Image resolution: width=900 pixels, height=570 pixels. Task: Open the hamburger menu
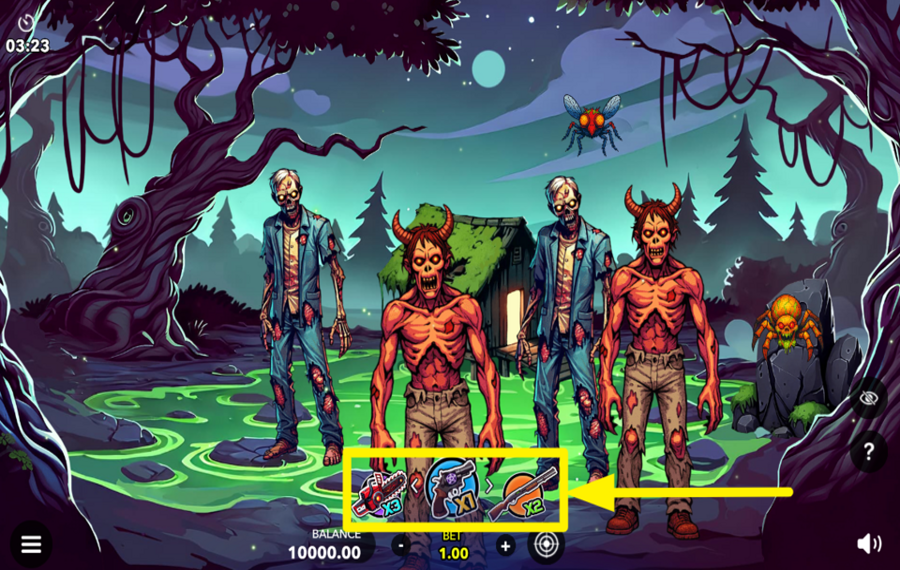tap(31, 544)
